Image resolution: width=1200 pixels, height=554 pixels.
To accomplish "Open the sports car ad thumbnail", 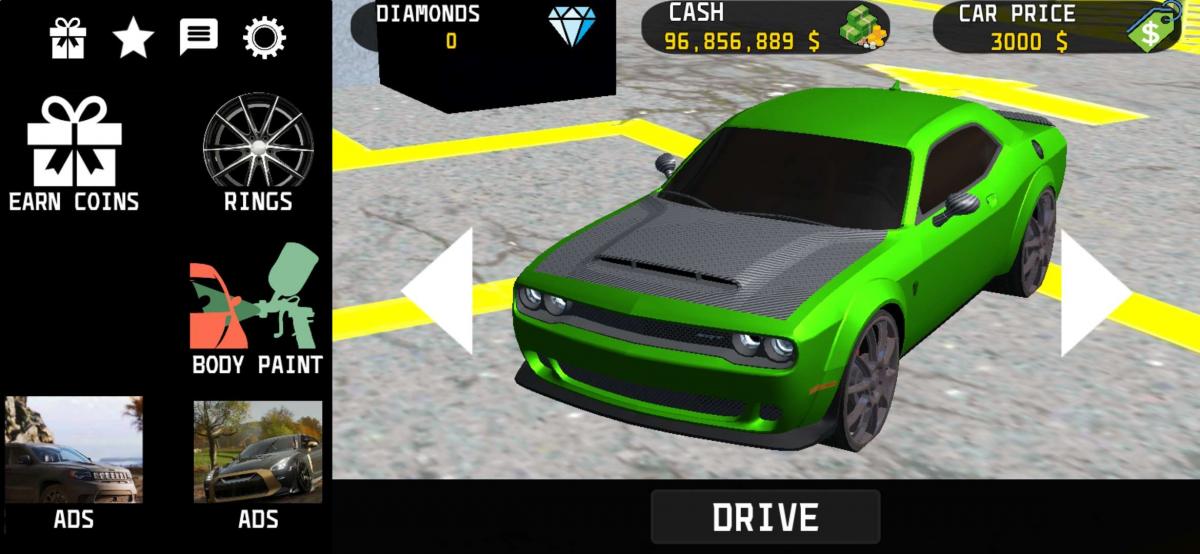I will coord(258,450).
